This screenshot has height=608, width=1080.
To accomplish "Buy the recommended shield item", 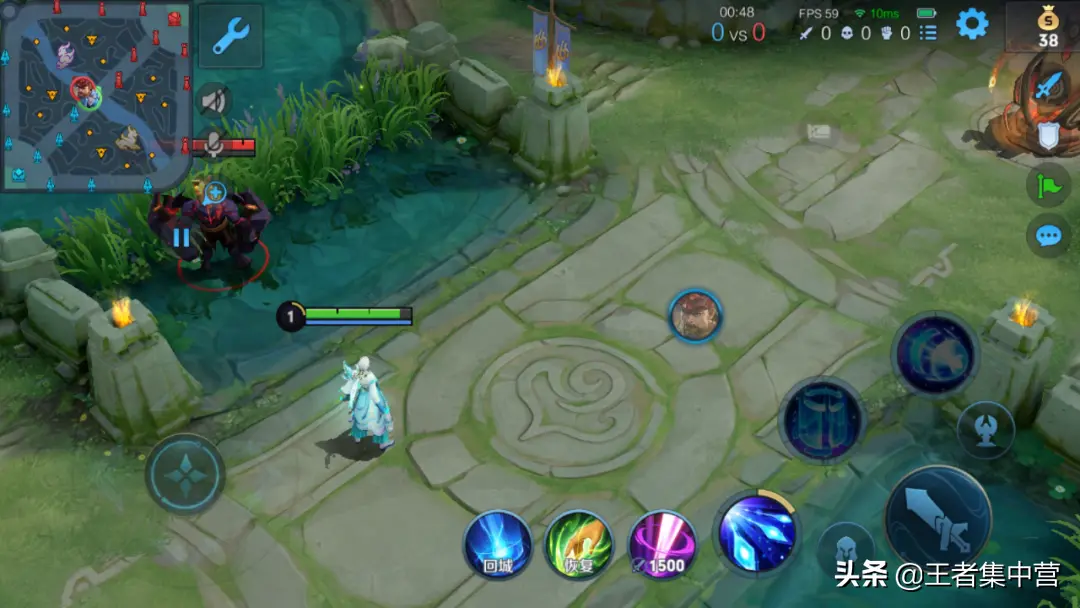I will 1048,135.
